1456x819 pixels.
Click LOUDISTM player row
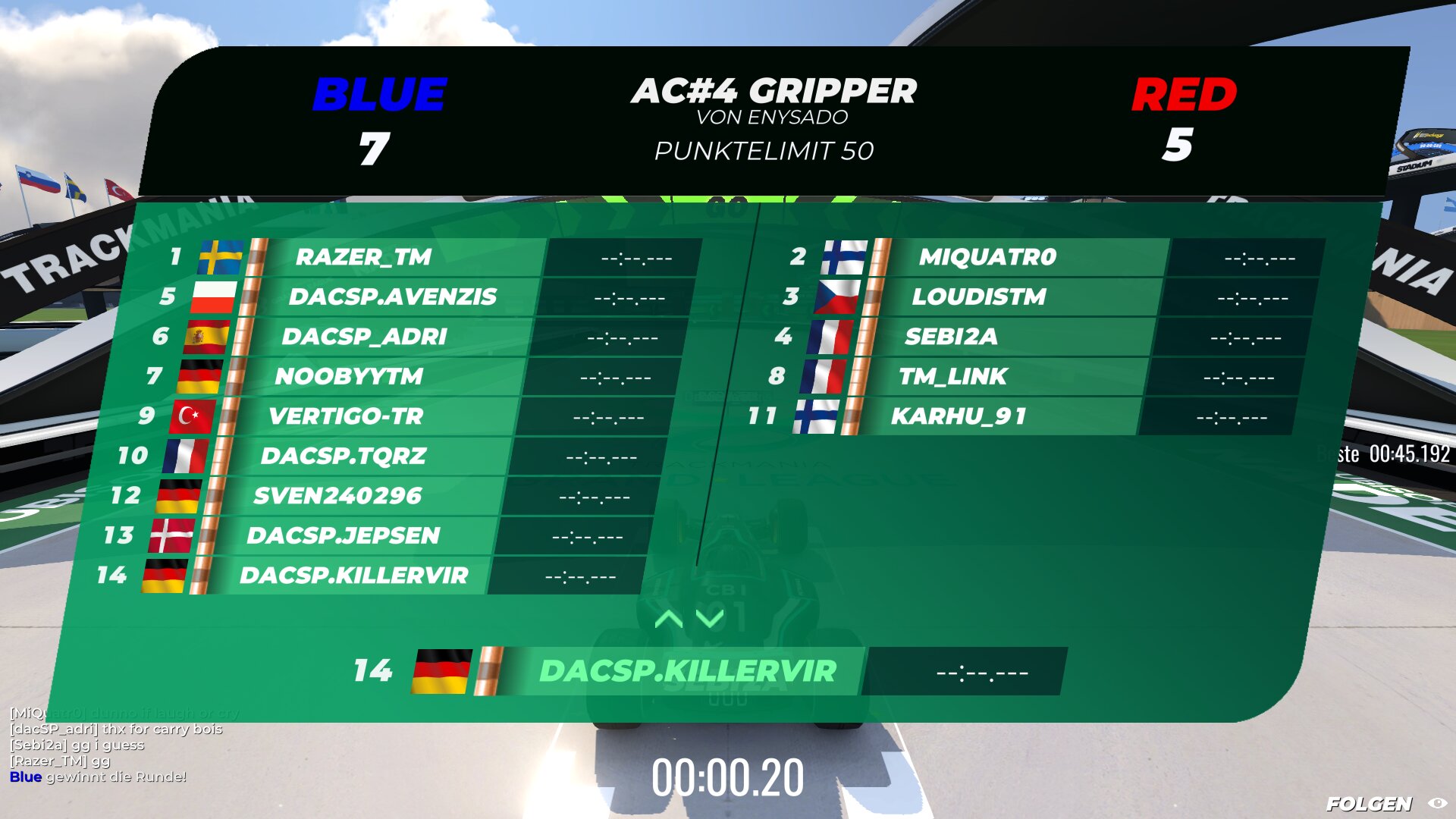(x=978, y=297)
